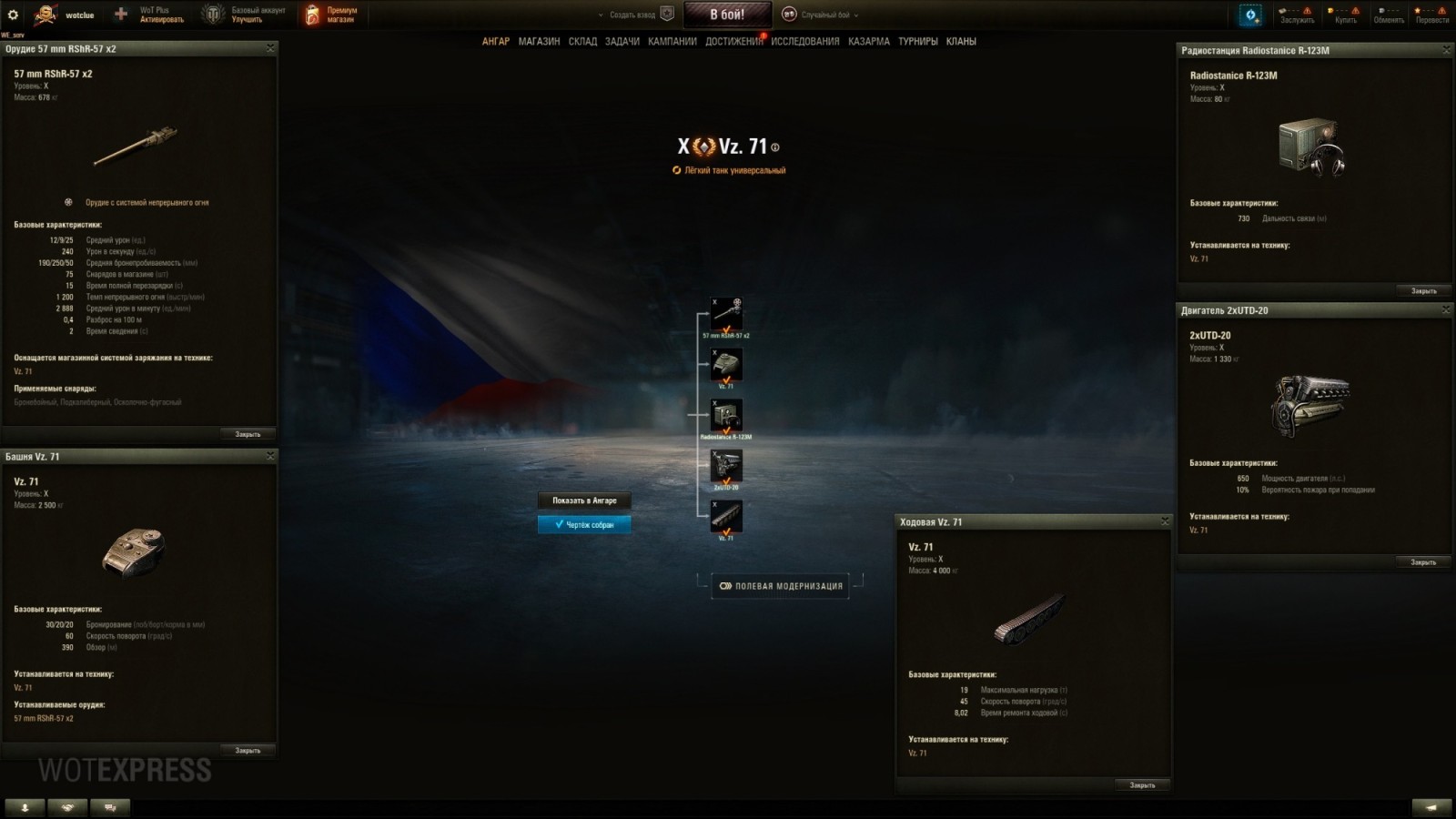Select the 57 mm RShR-57 x2 gun module node
Viewport: 1456px width, 819px height.
728,314
